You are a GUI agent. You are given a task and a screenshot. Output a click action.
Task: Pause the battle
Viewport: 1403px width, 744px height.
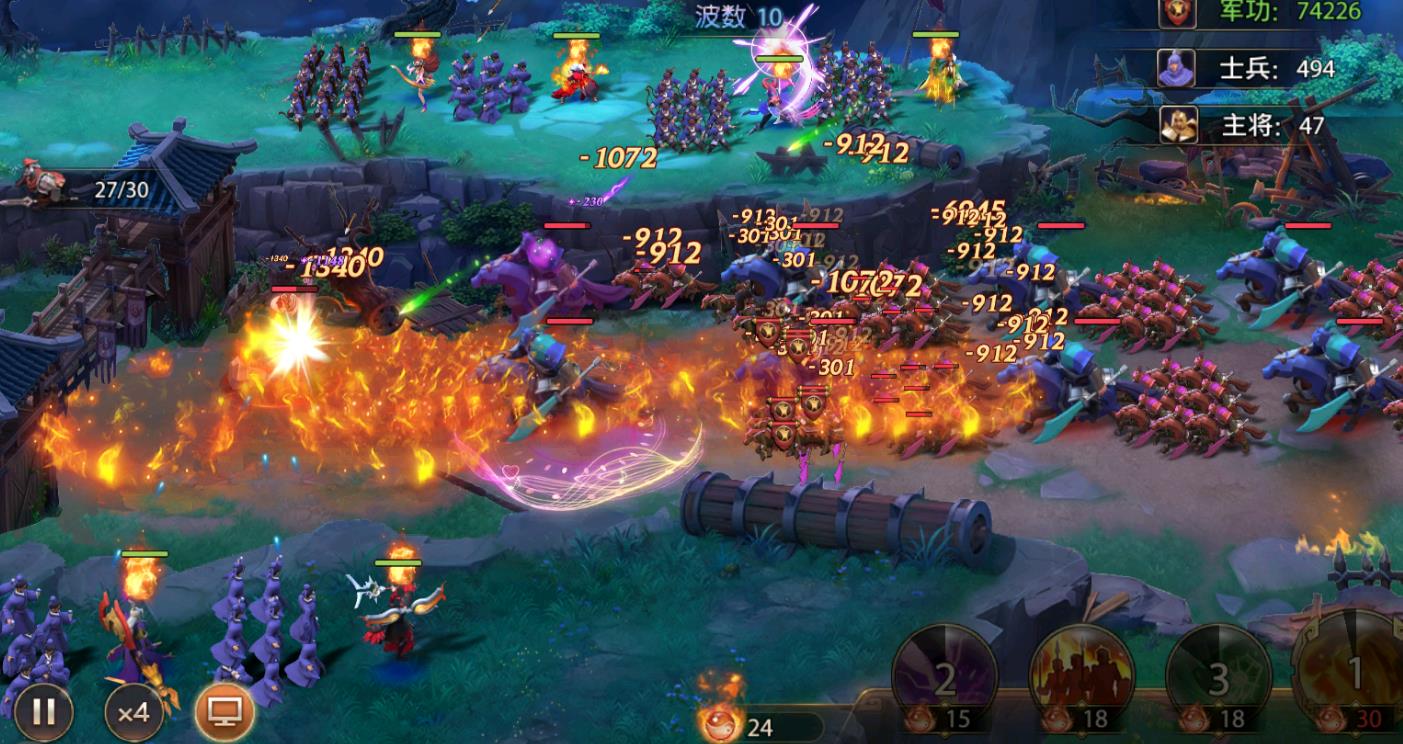tap(44, 711)
